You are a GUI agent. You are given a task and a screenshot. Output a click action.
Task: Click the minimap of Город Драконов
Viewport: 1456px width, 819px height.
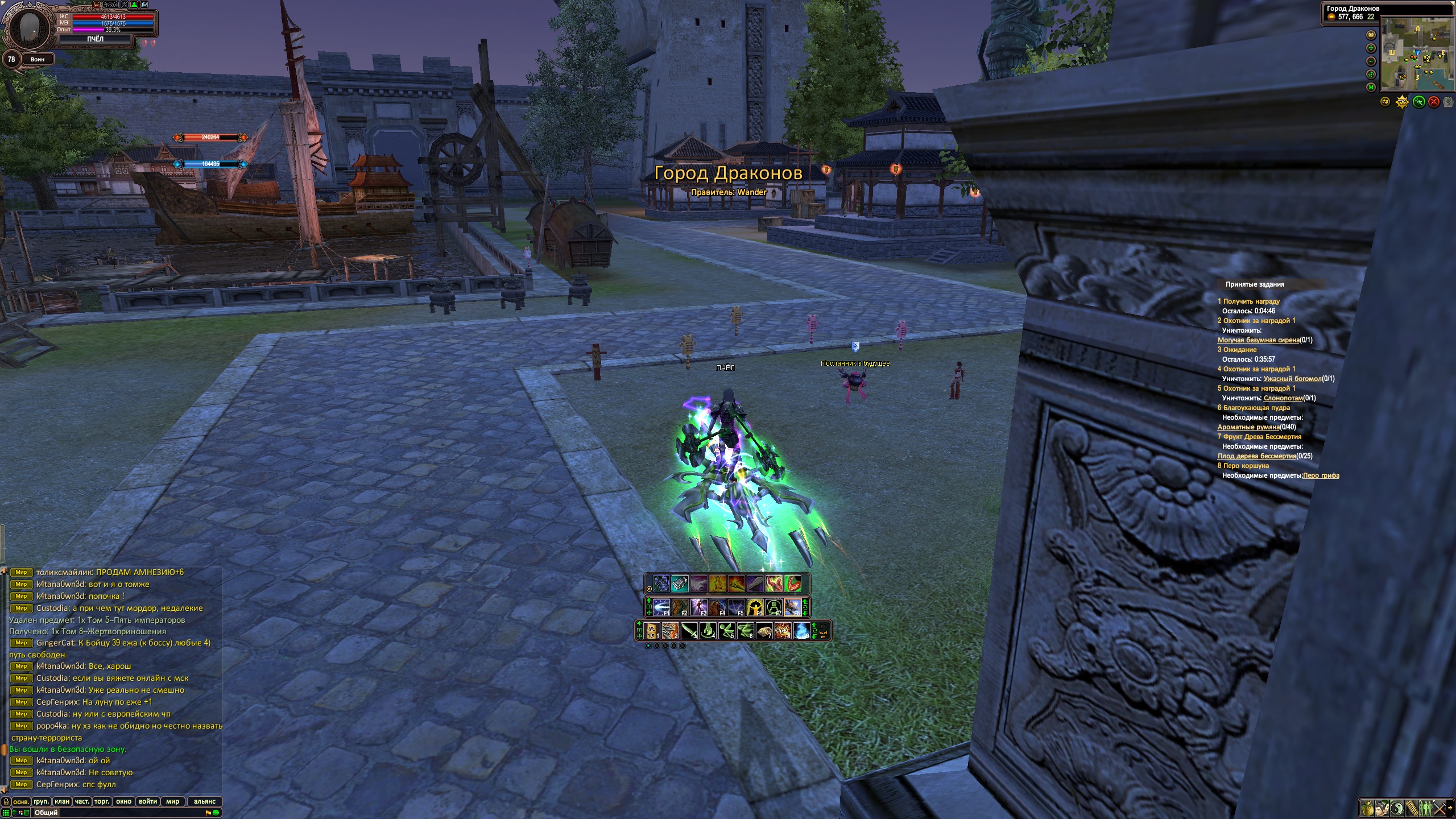[1416, 54]
